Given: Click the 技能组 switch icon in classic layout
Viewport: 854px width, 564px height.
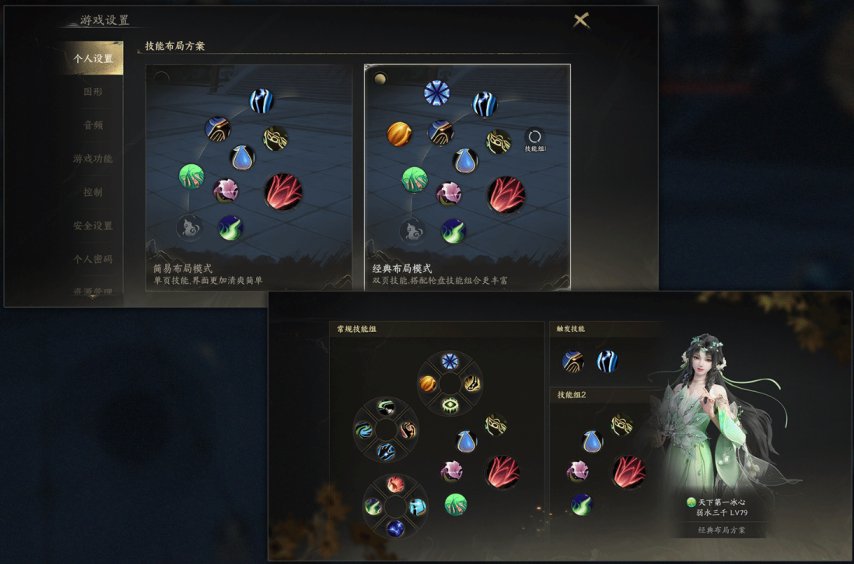Looking at the screenshot, I should (x=534, y=138).
